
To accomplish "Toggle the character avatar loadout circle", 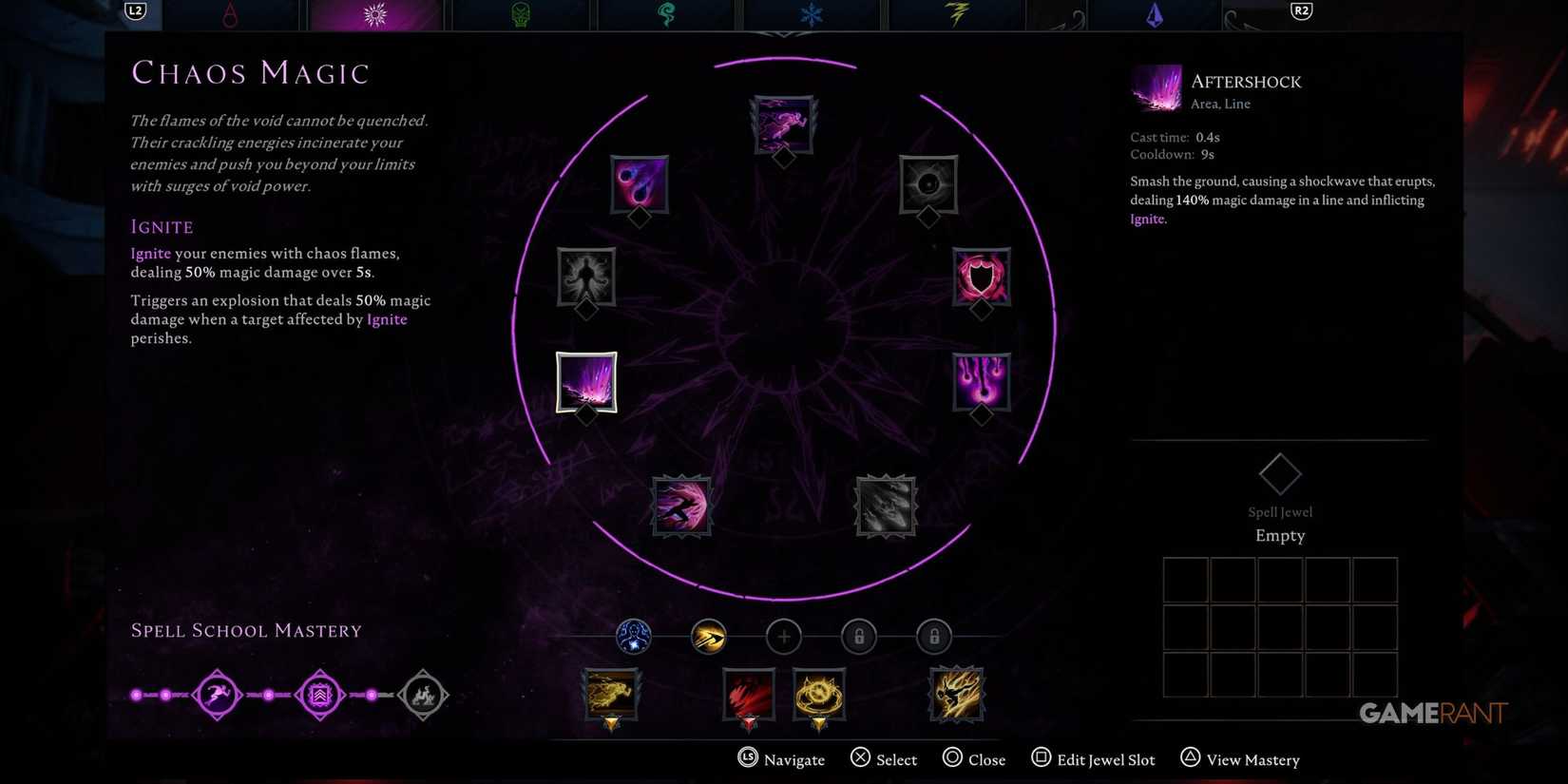I will (633, 637).
